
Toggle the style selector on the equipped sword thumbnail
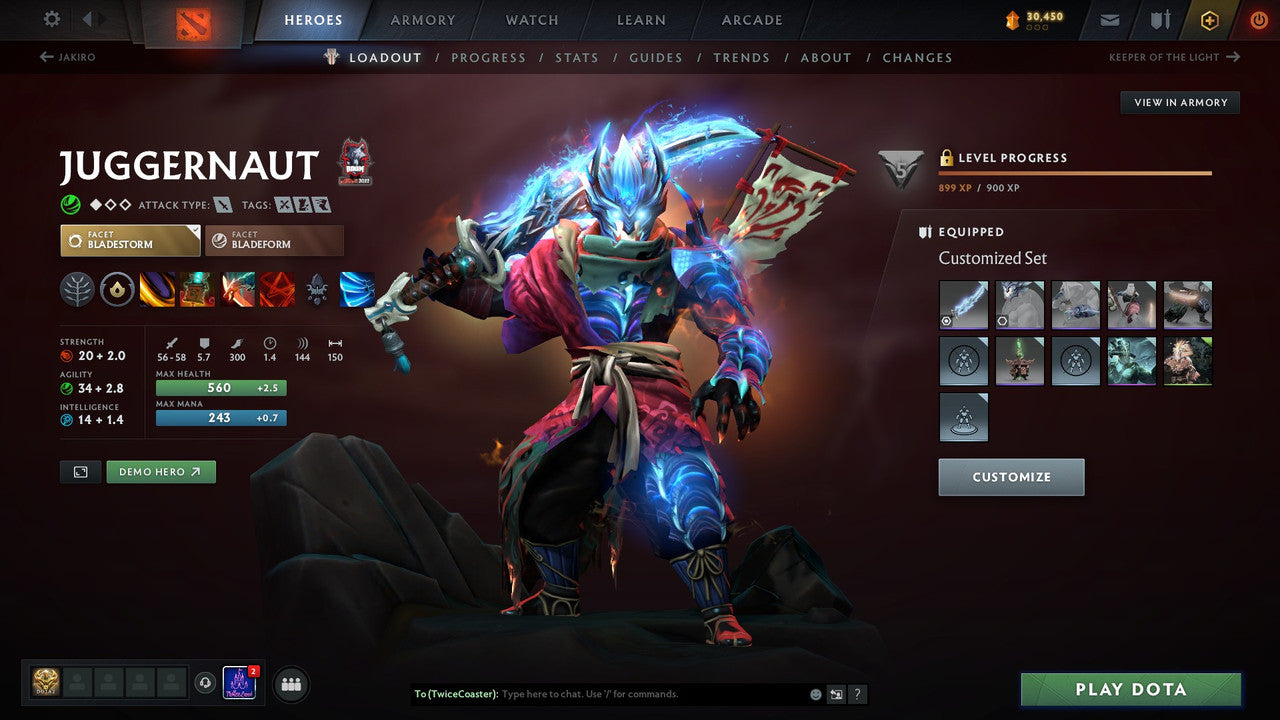[x=946, y=322]
